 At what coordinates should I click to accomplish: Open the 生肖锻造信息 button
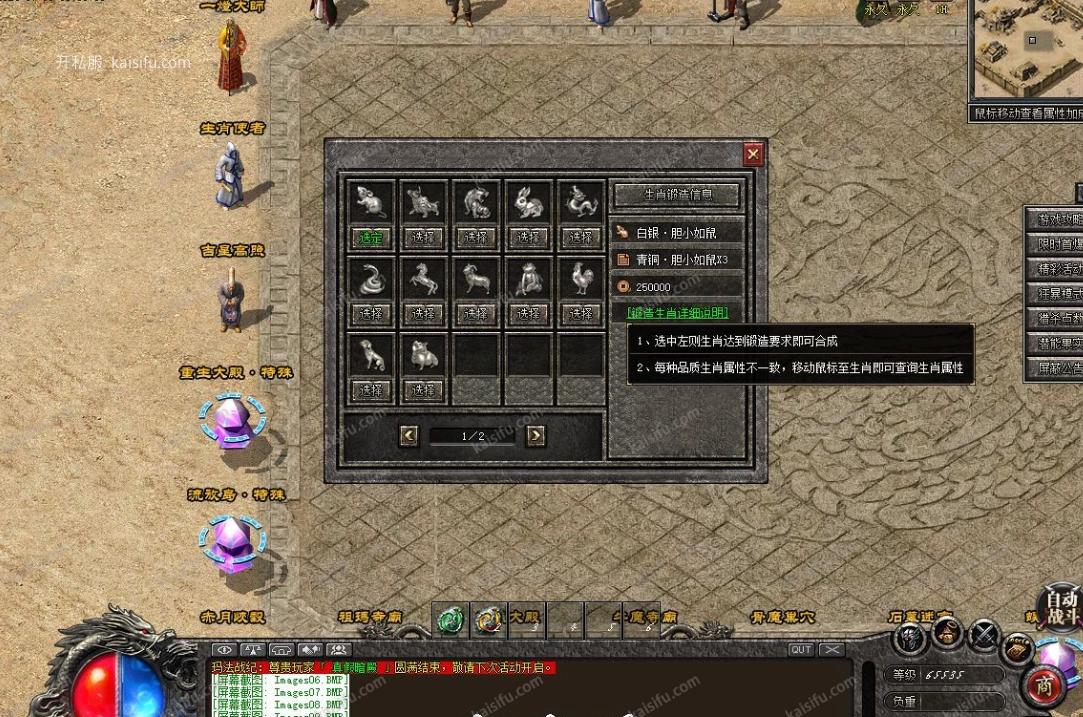[x=677, y=194]
